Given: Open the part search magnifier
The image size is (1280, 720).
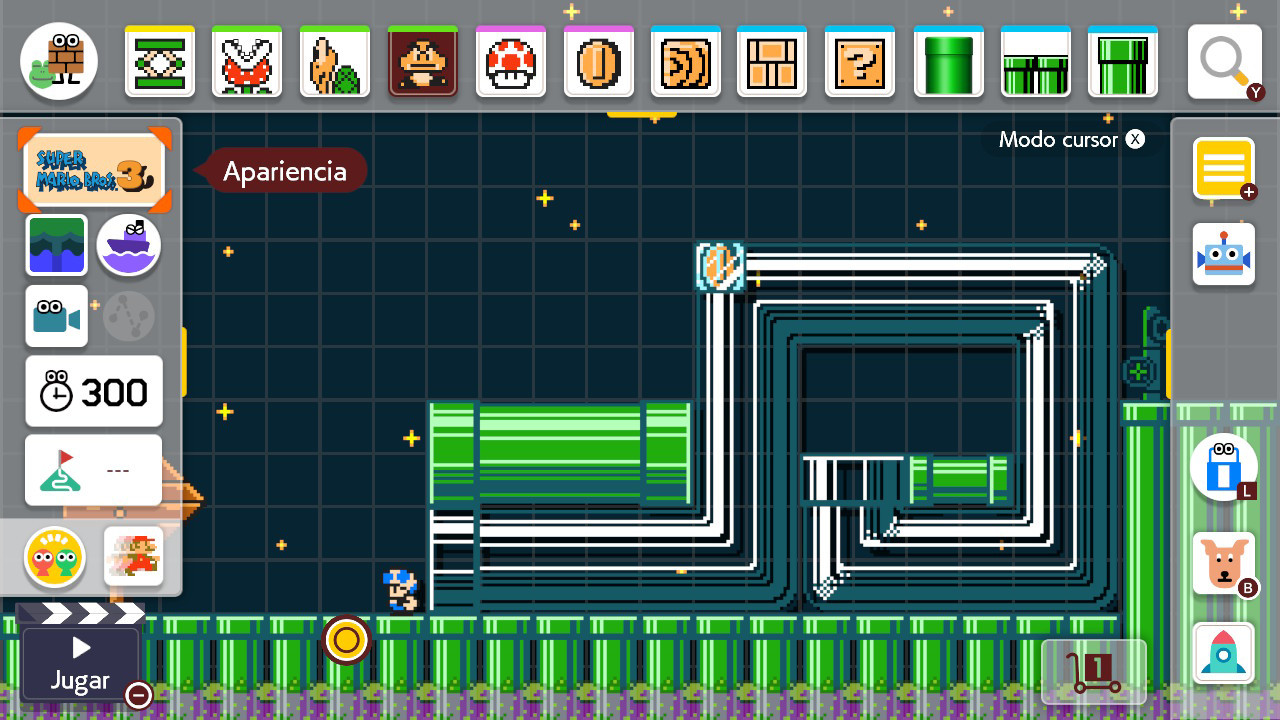Looking at the screenshot, I should coord(1224,61).
